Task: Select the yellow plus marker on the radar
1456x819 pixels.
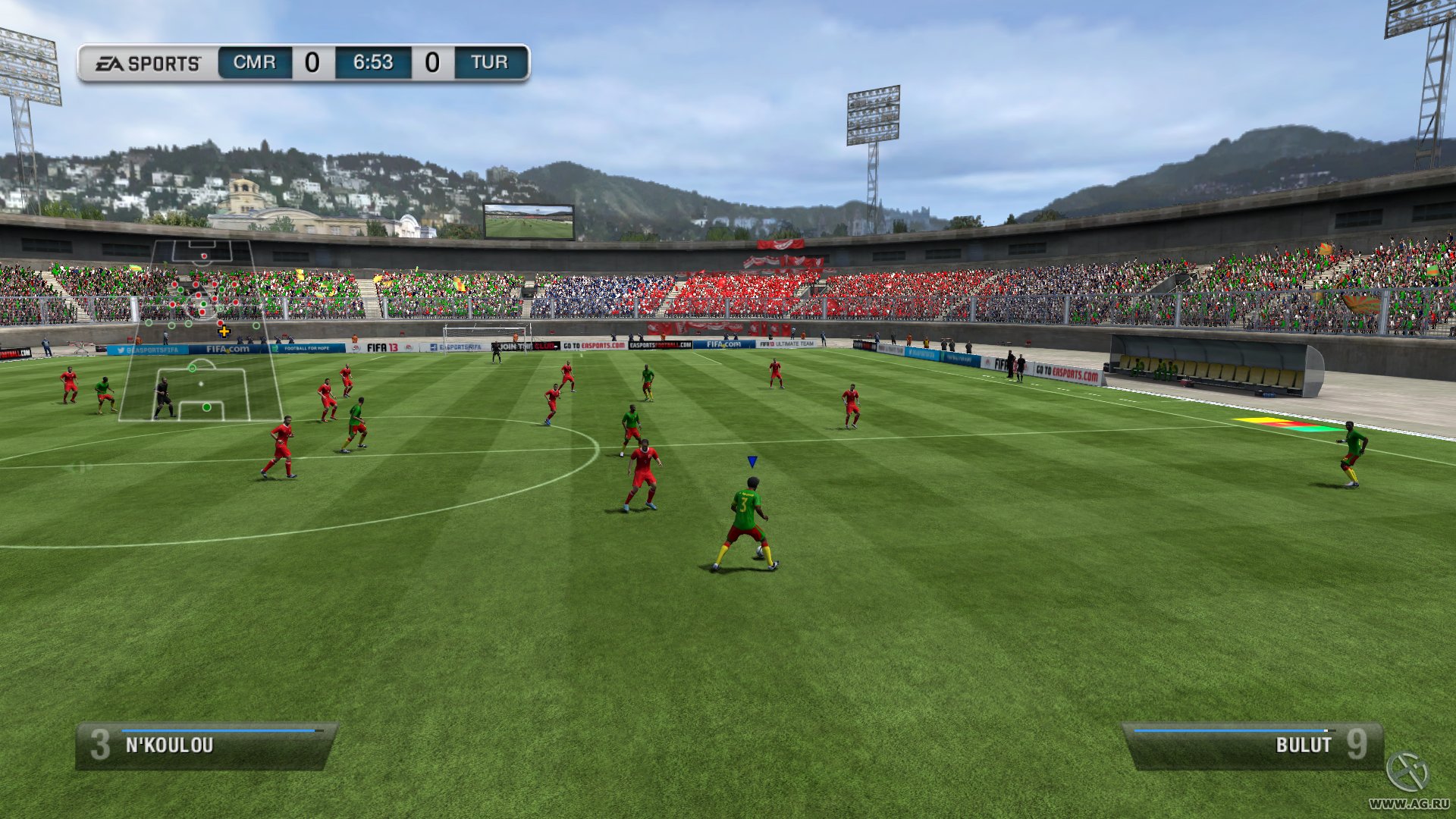Action: coord(224,331)
